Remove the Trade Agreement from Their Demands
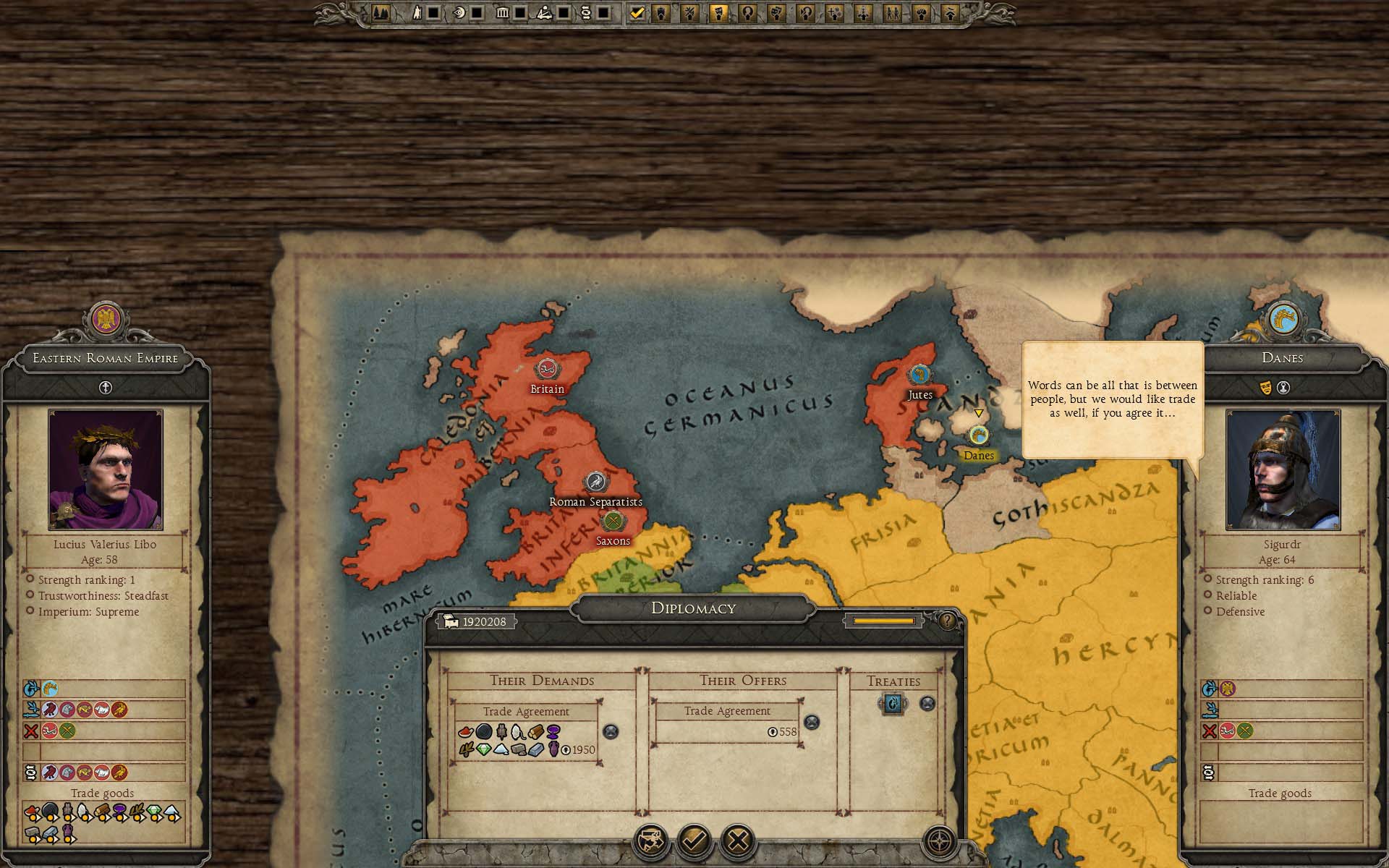1389x868 pixels. (611, 731)
